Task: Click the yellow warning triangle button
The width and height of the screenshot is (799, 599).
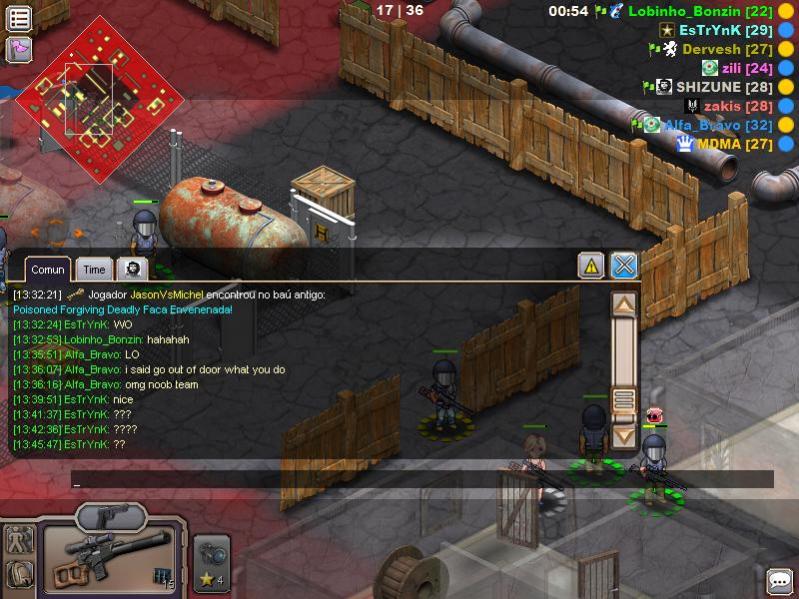Action: pyautogui.click(x=591, y=265)
